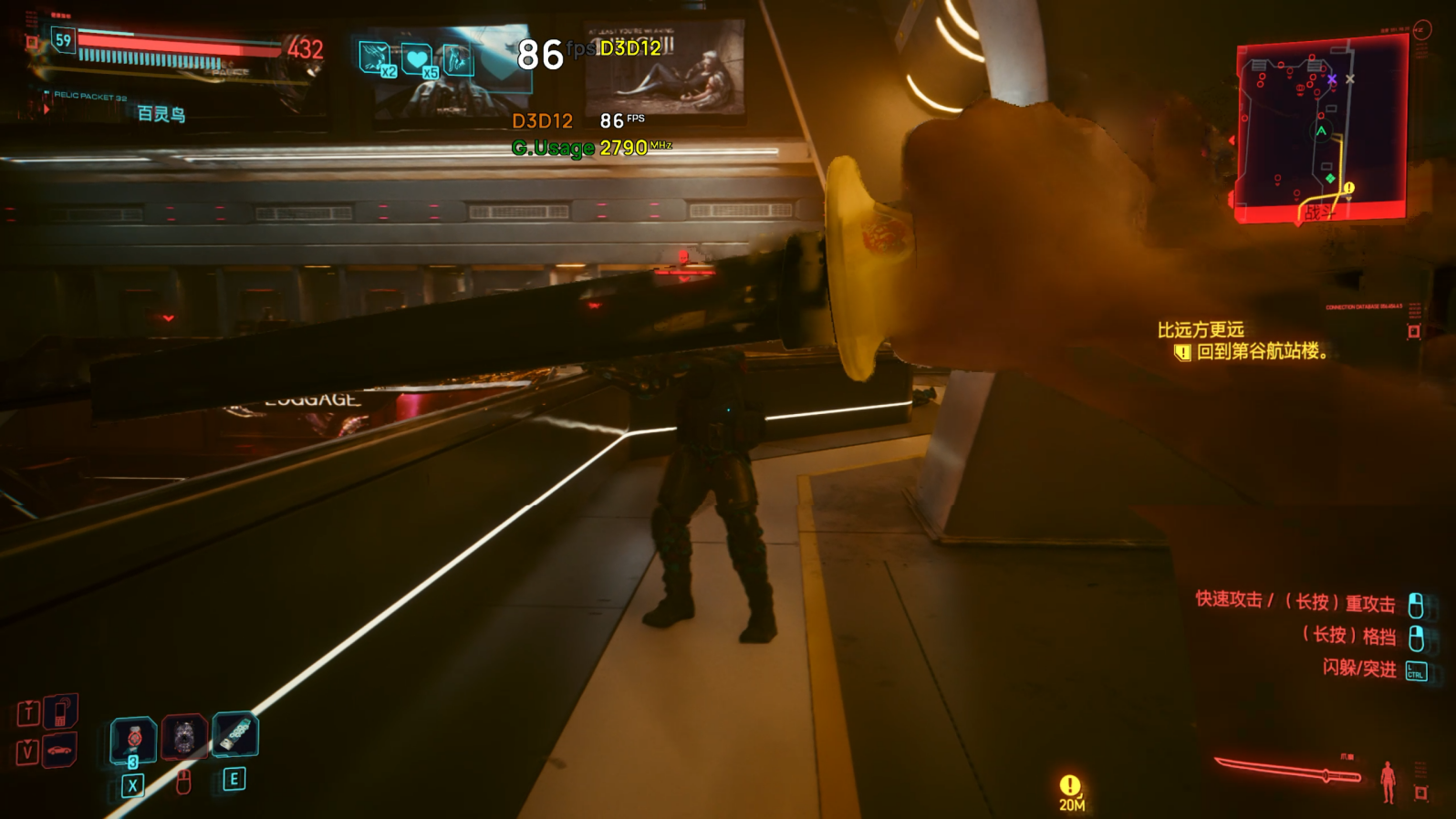The height and width of the screenshot is (819, 1456).
Task: Click the yellow 20M objective distance marker
Action: tap(1071, 791)
